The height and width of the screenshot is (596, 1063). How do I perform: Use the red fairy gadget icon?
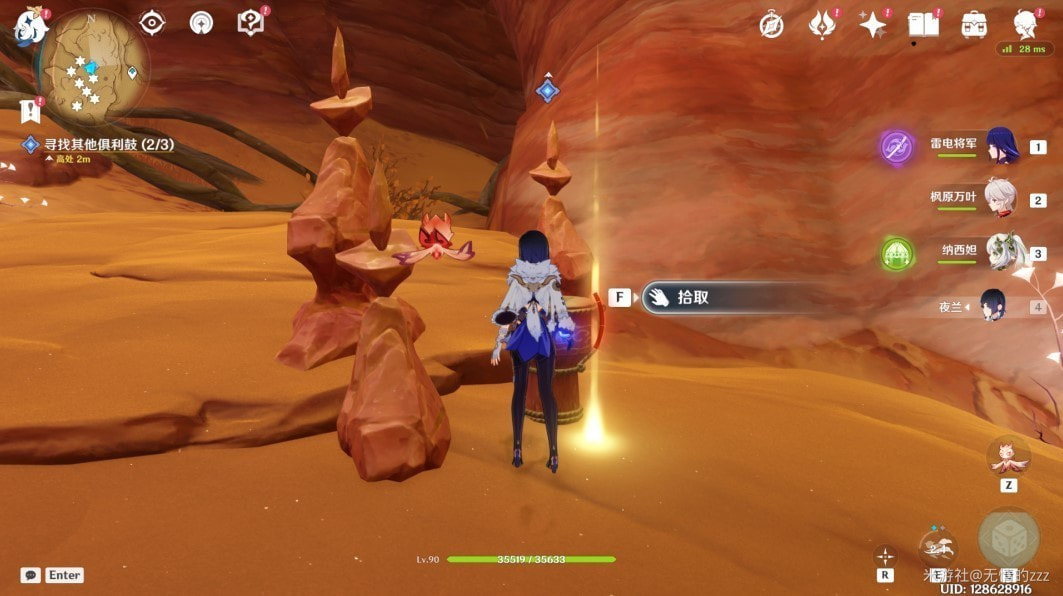click(1008, 457)
